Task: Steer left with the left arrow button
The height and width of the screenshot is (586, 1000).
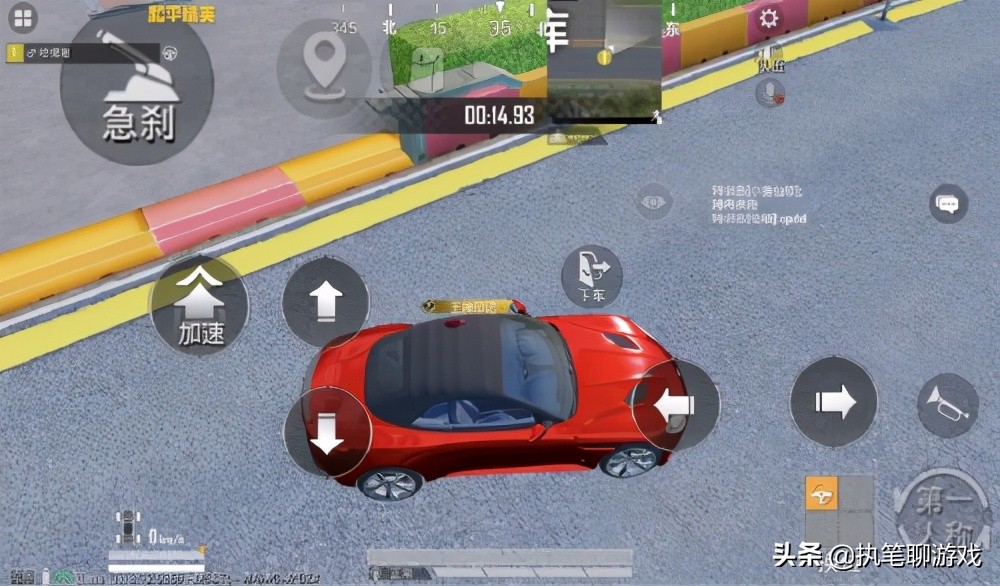Action: click(x=676, y=403)
